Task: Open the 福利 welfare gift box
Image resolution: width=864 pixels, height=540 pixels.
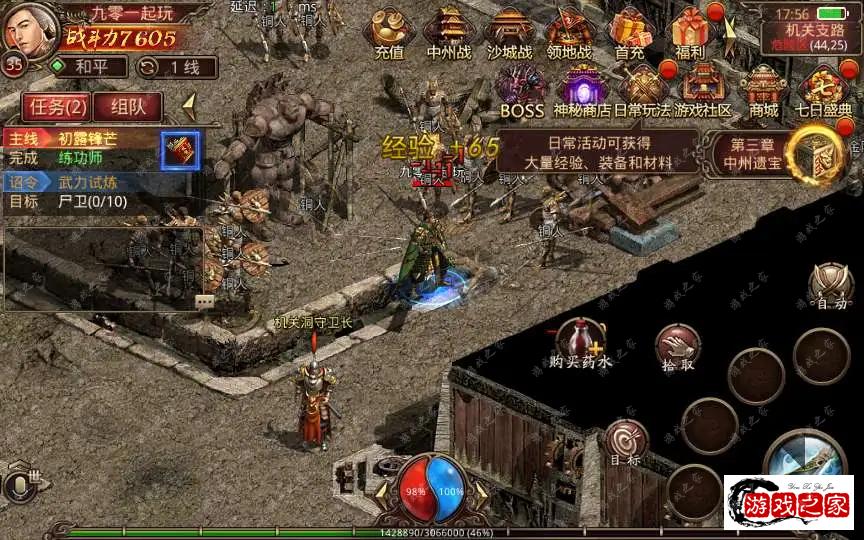Action: coord(690,33)
